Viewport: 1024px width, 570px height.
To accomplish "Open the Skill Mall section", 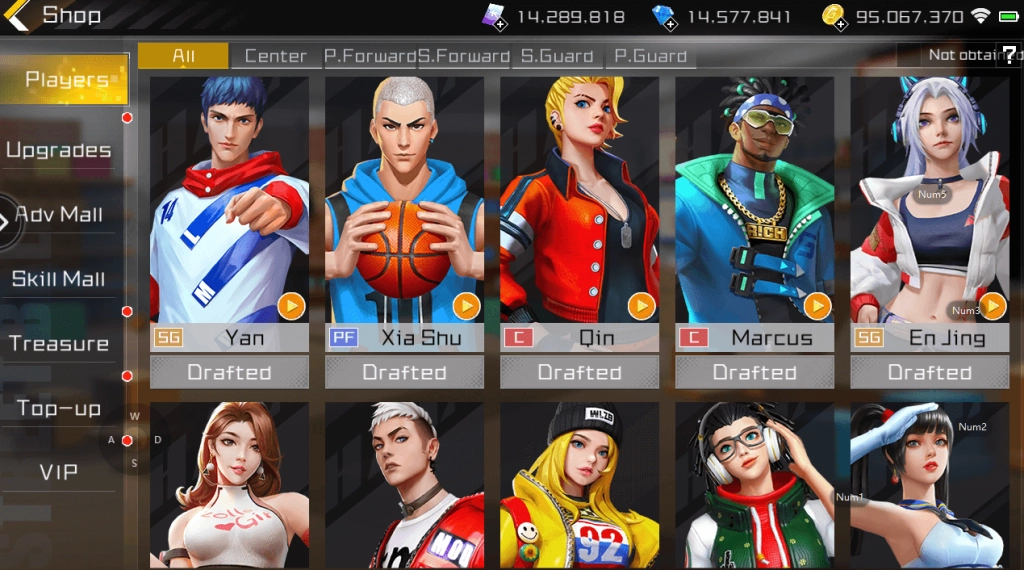I will coord(59,279).
